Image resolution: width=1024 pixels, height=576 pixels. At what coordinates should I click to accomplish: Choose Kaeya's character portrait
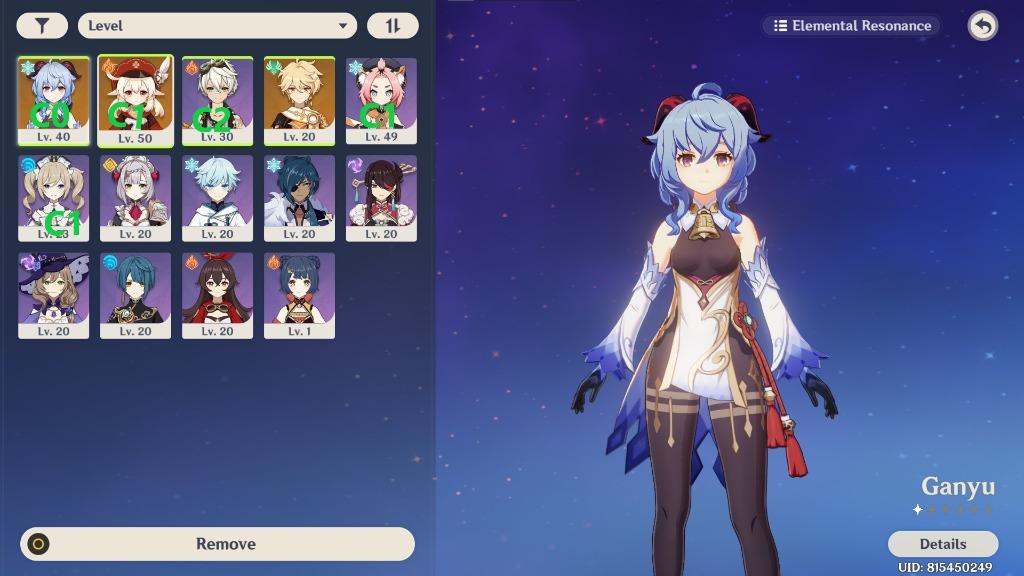[299, 198]
